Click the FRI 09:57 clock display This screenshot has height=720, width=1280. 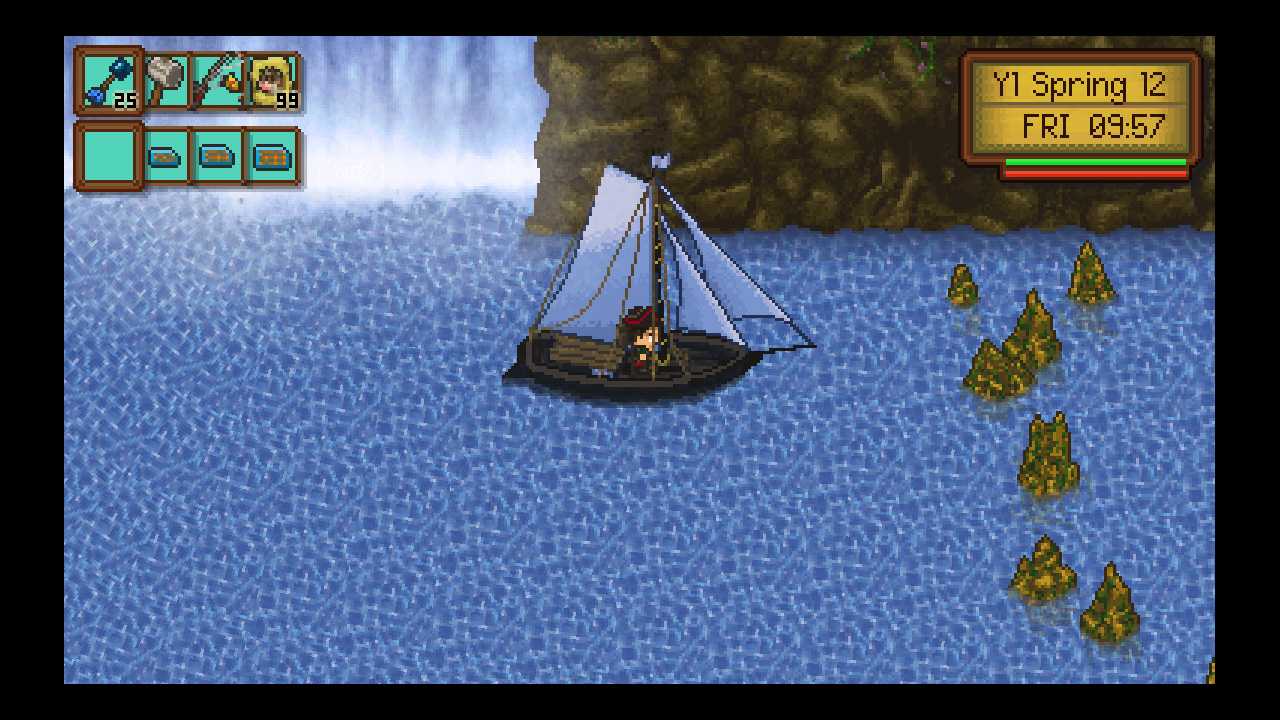[x=1093, y=125]
